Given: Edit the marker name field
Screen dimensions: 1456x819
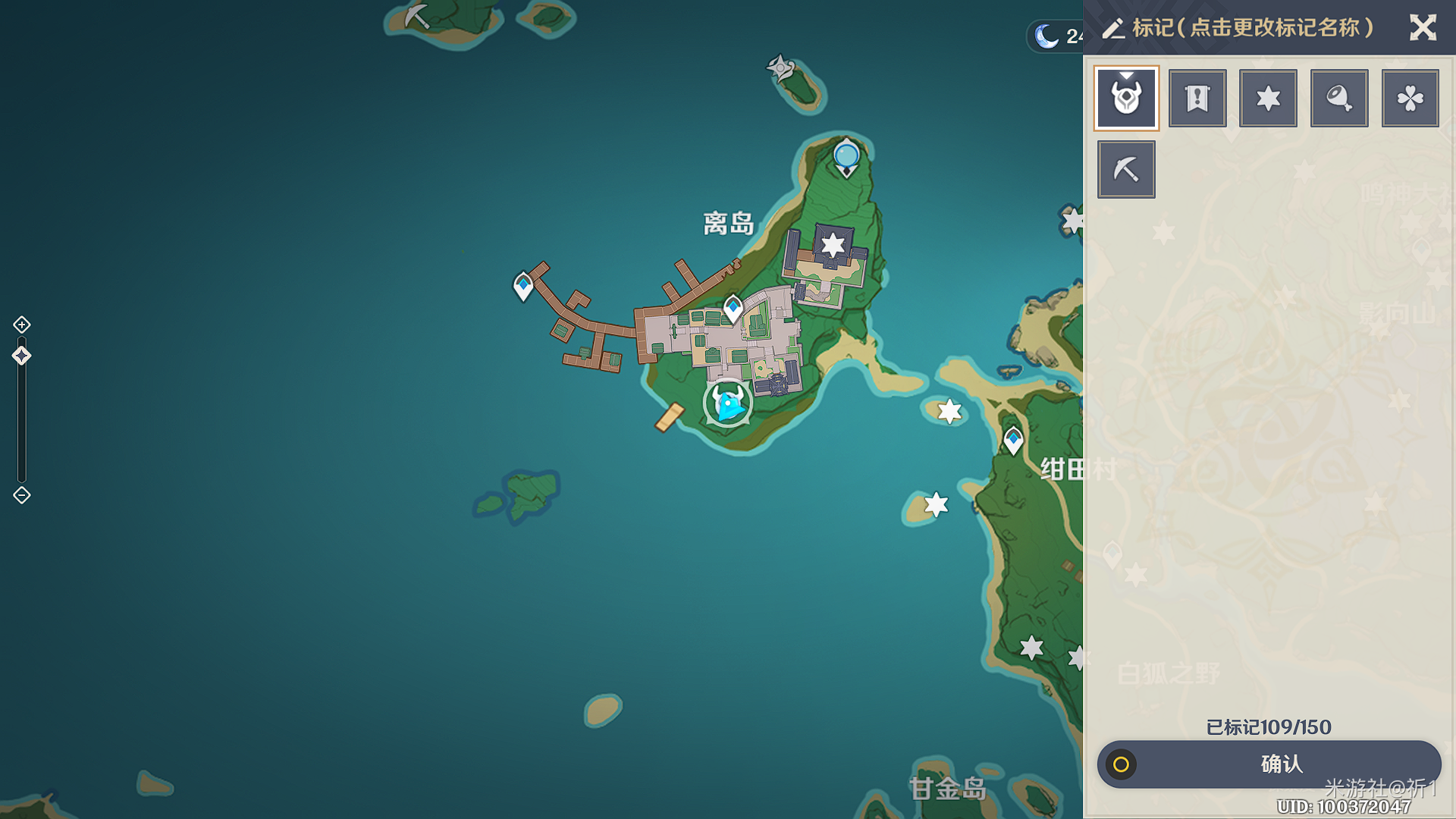Looking at the screenshot, I should (1253, 28).
